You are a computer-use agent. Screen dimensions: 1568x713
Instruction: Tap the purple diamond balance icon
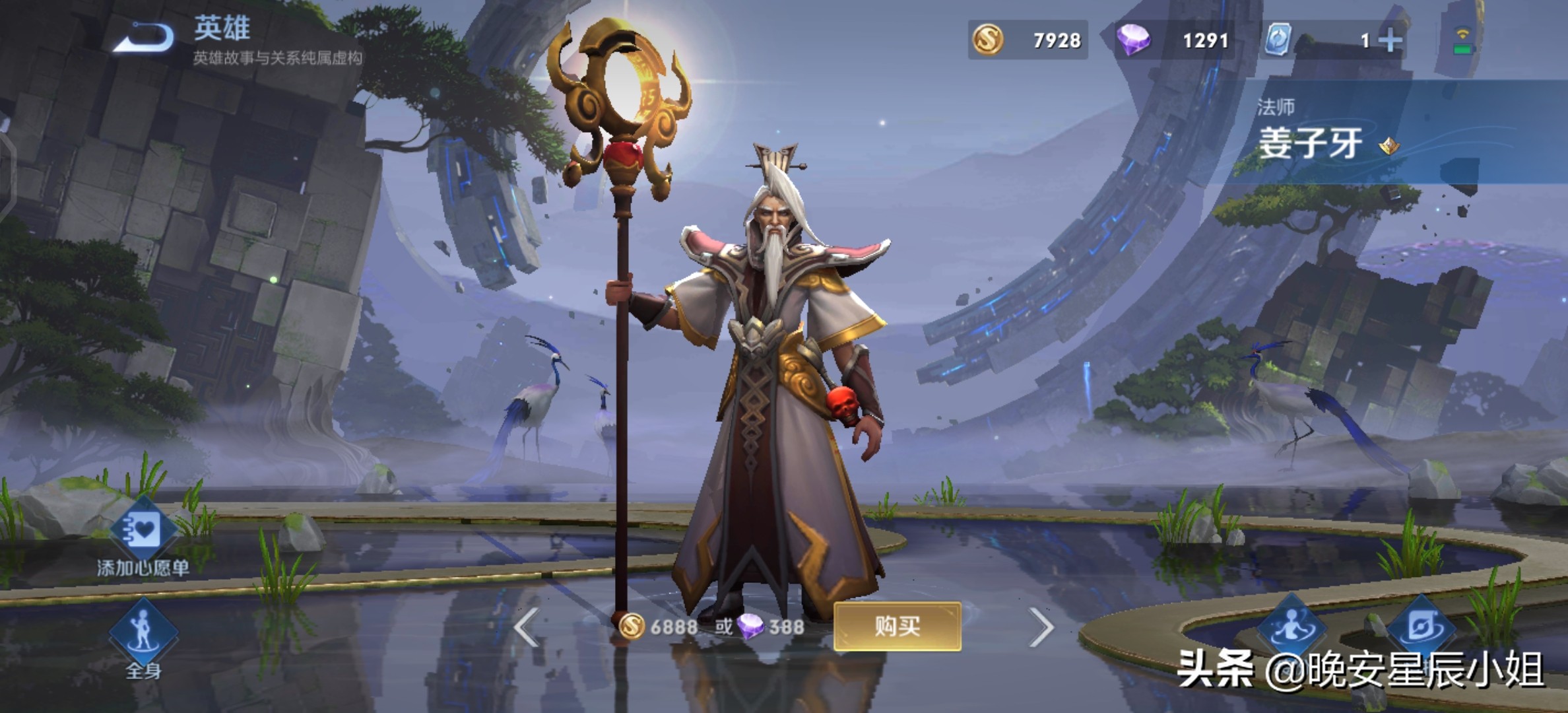pos(1134,40)
